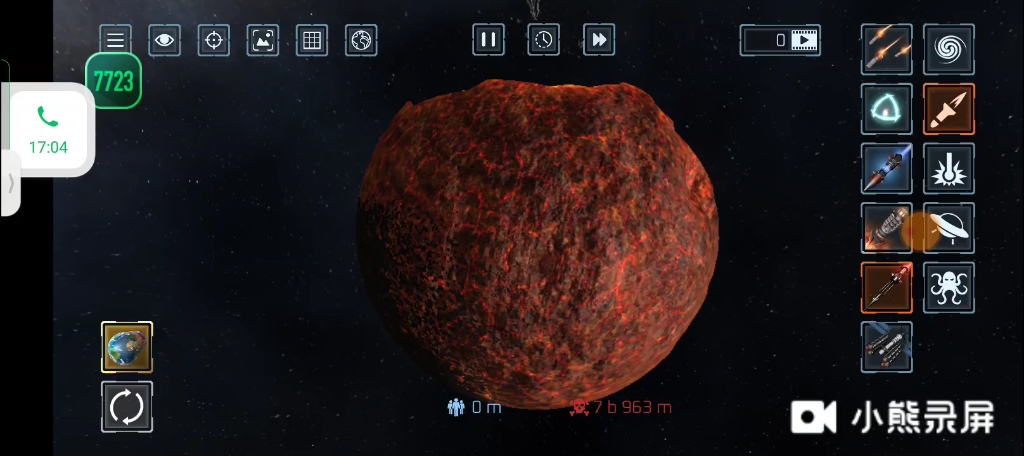Open the video recording counter button

(780, 40)
